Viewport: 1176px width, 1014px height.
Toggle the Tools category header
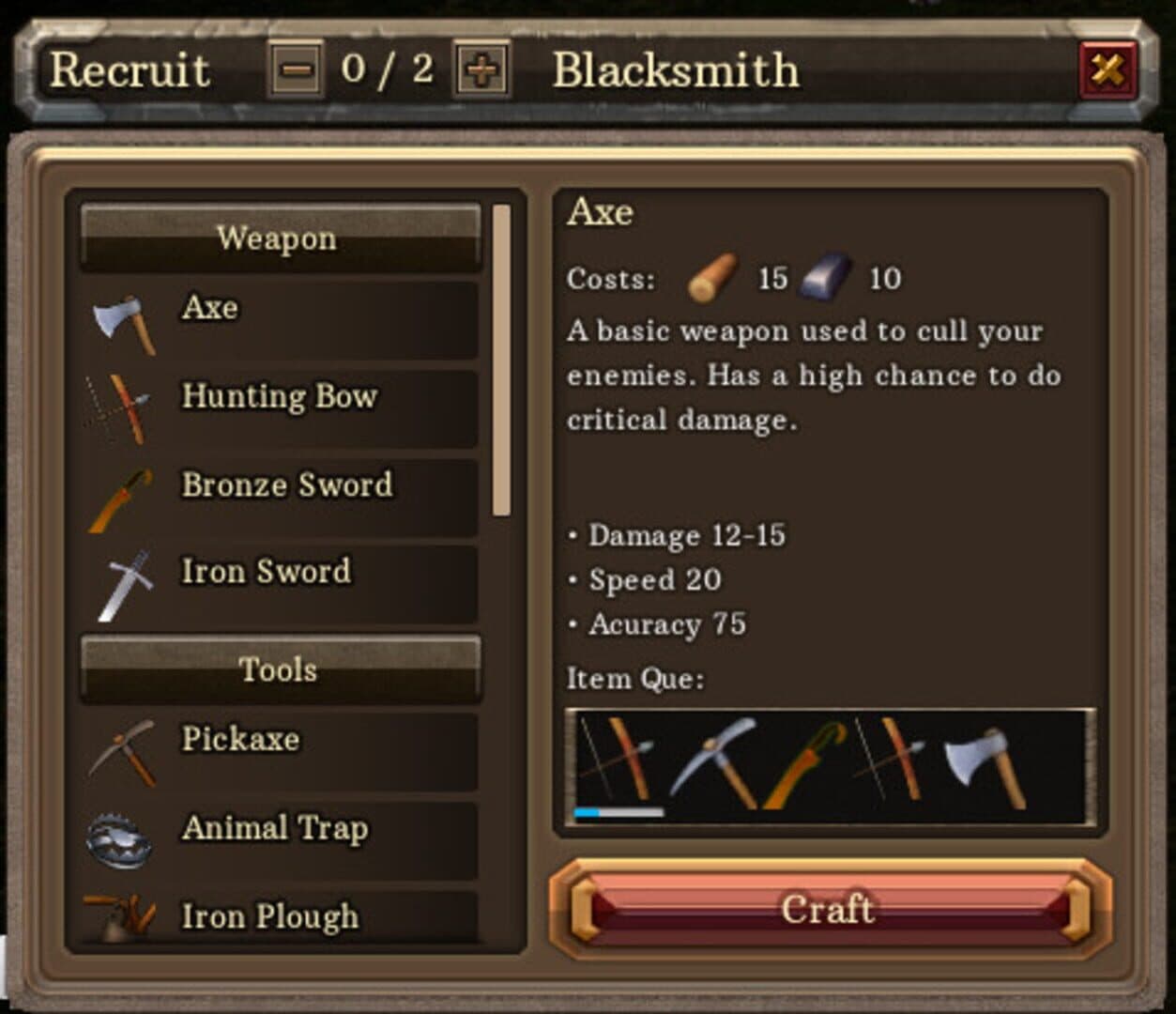point(280,669)
